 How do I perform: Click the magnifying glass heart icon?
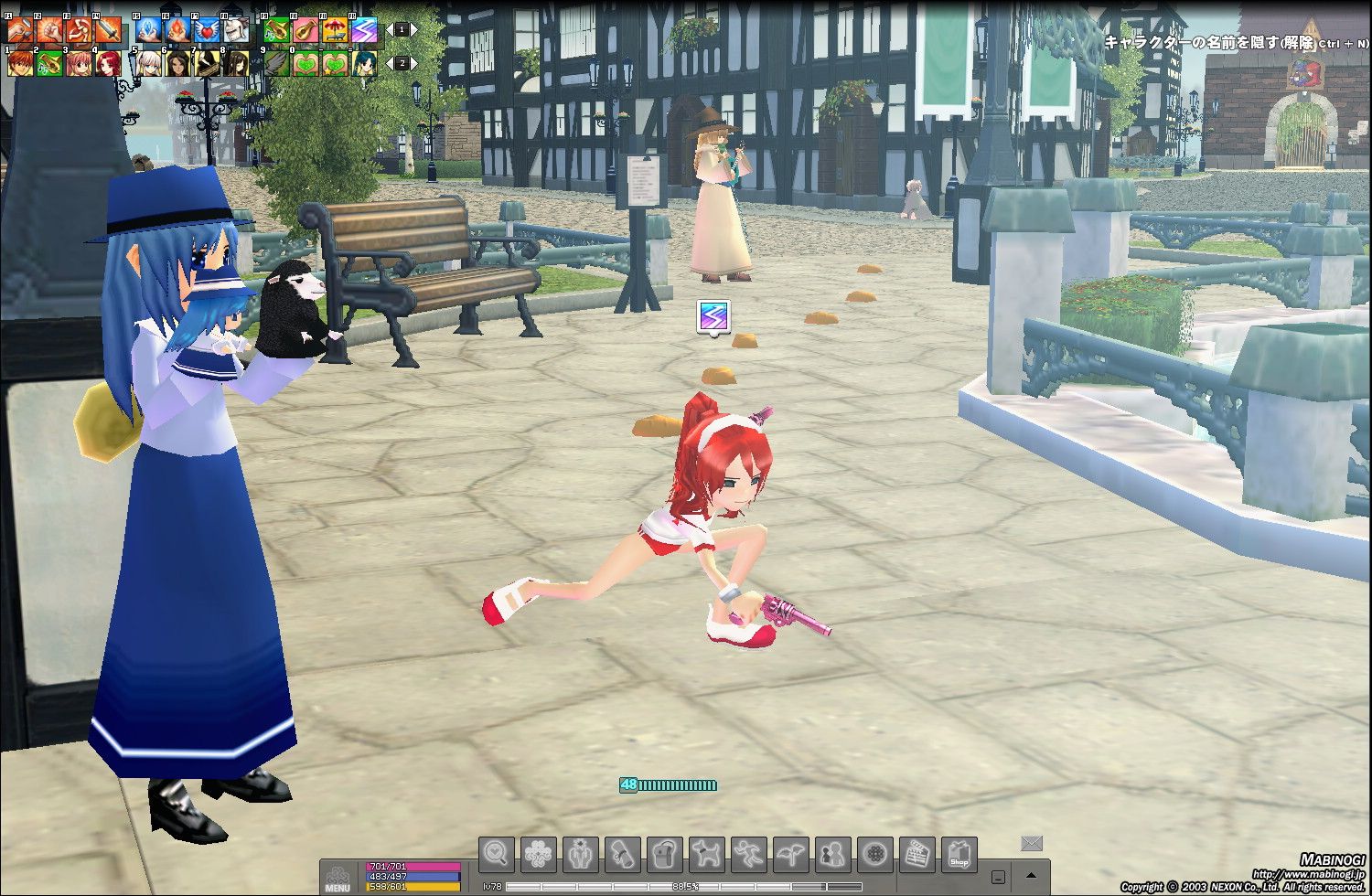[x=497, y=854]
